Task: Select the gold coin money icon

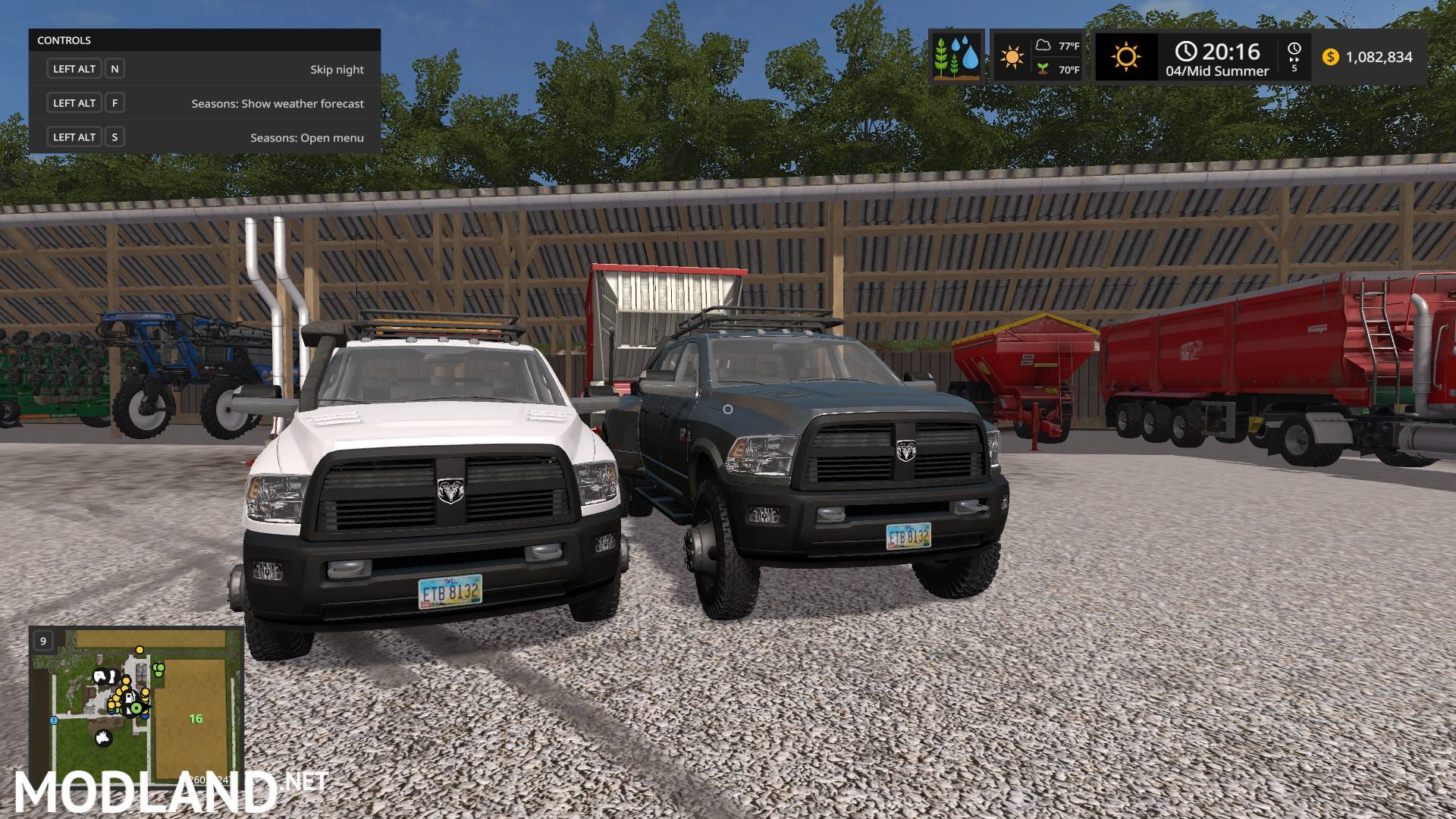Action: (x=1330, y=58)
